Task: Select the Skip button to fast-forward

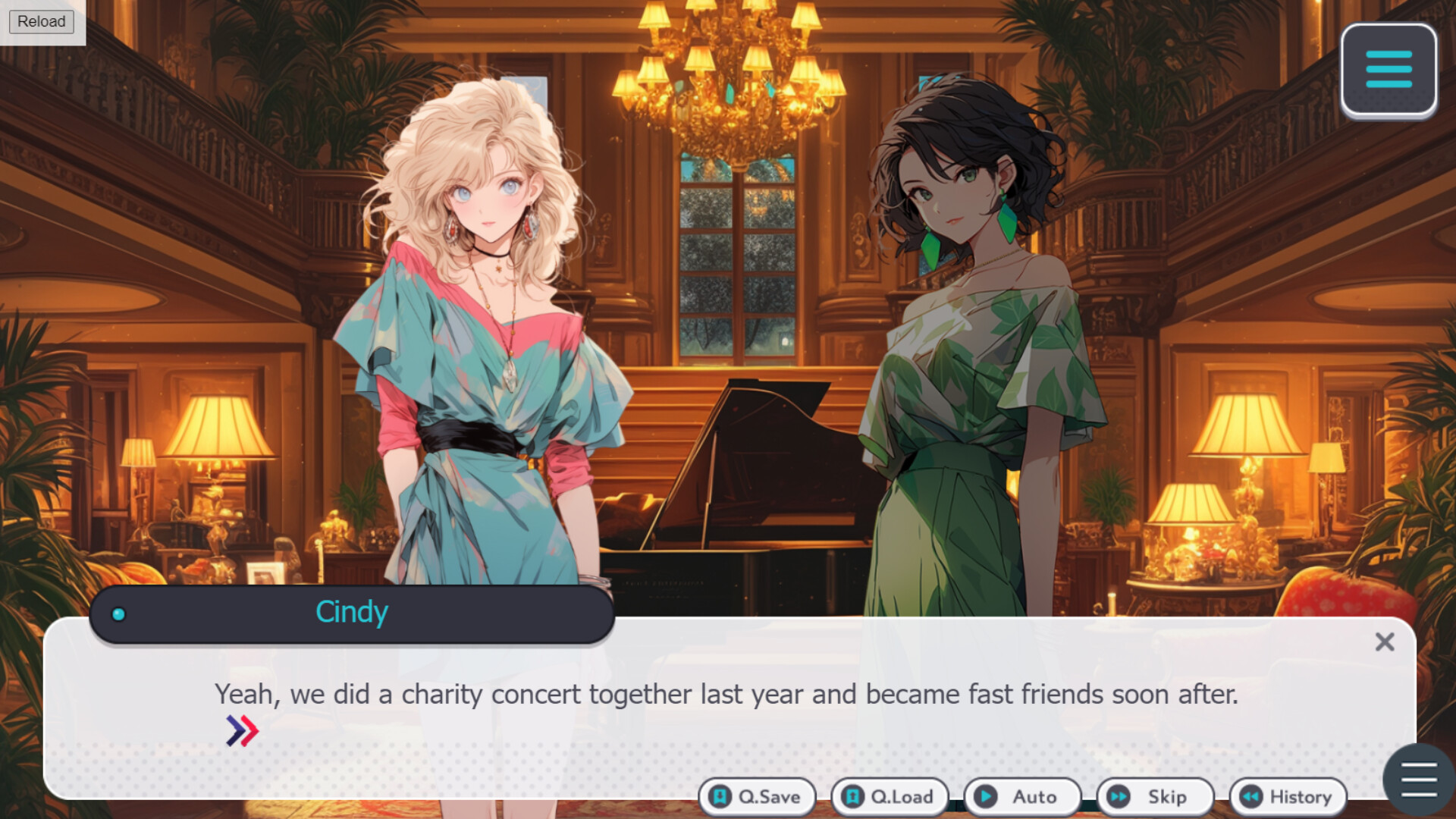Action: (1155, 797)
